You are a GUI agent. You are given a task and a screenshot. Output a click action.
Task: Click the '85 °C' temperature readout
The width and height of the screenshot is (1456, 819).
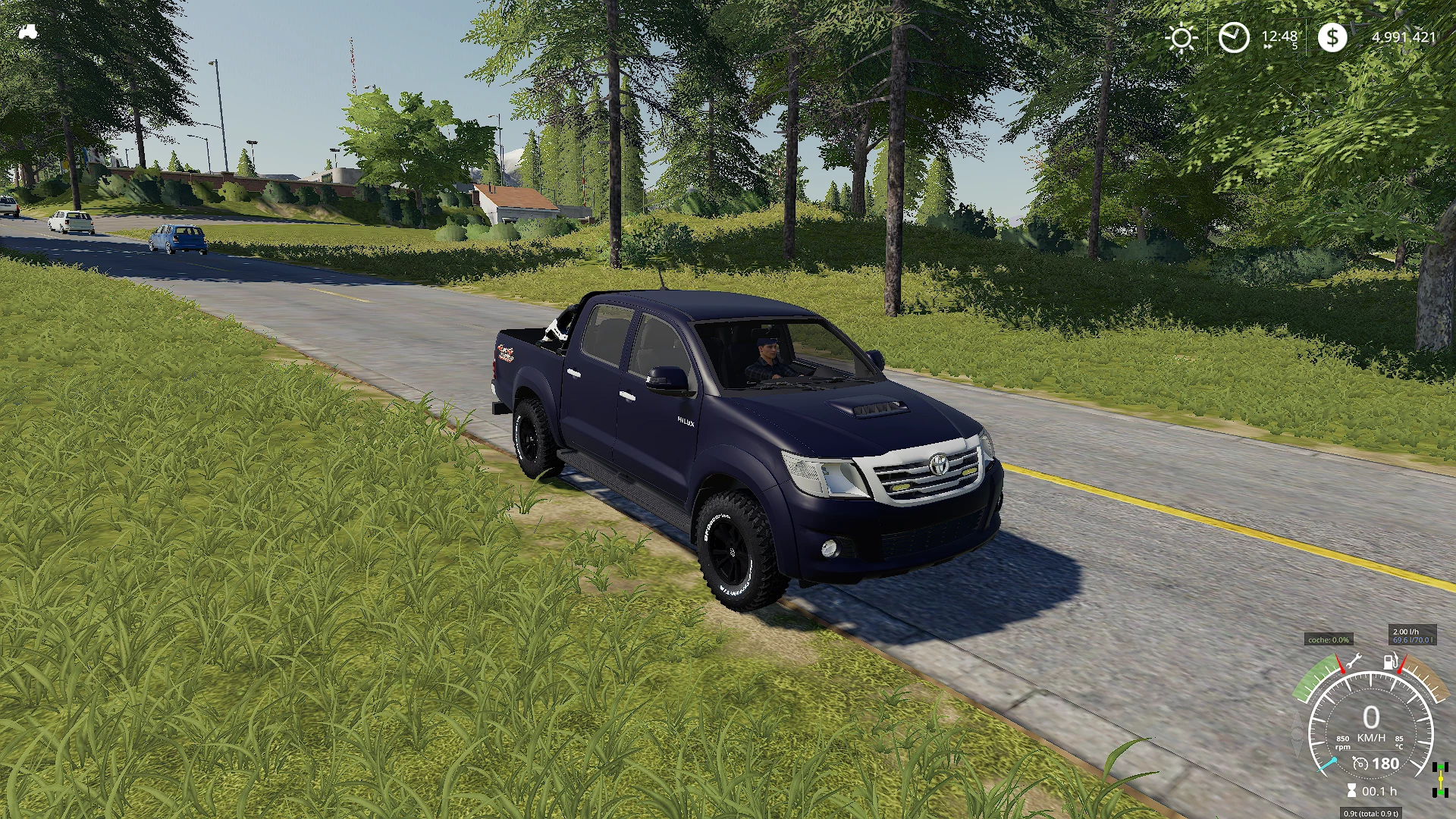(x=1399, y=742)
